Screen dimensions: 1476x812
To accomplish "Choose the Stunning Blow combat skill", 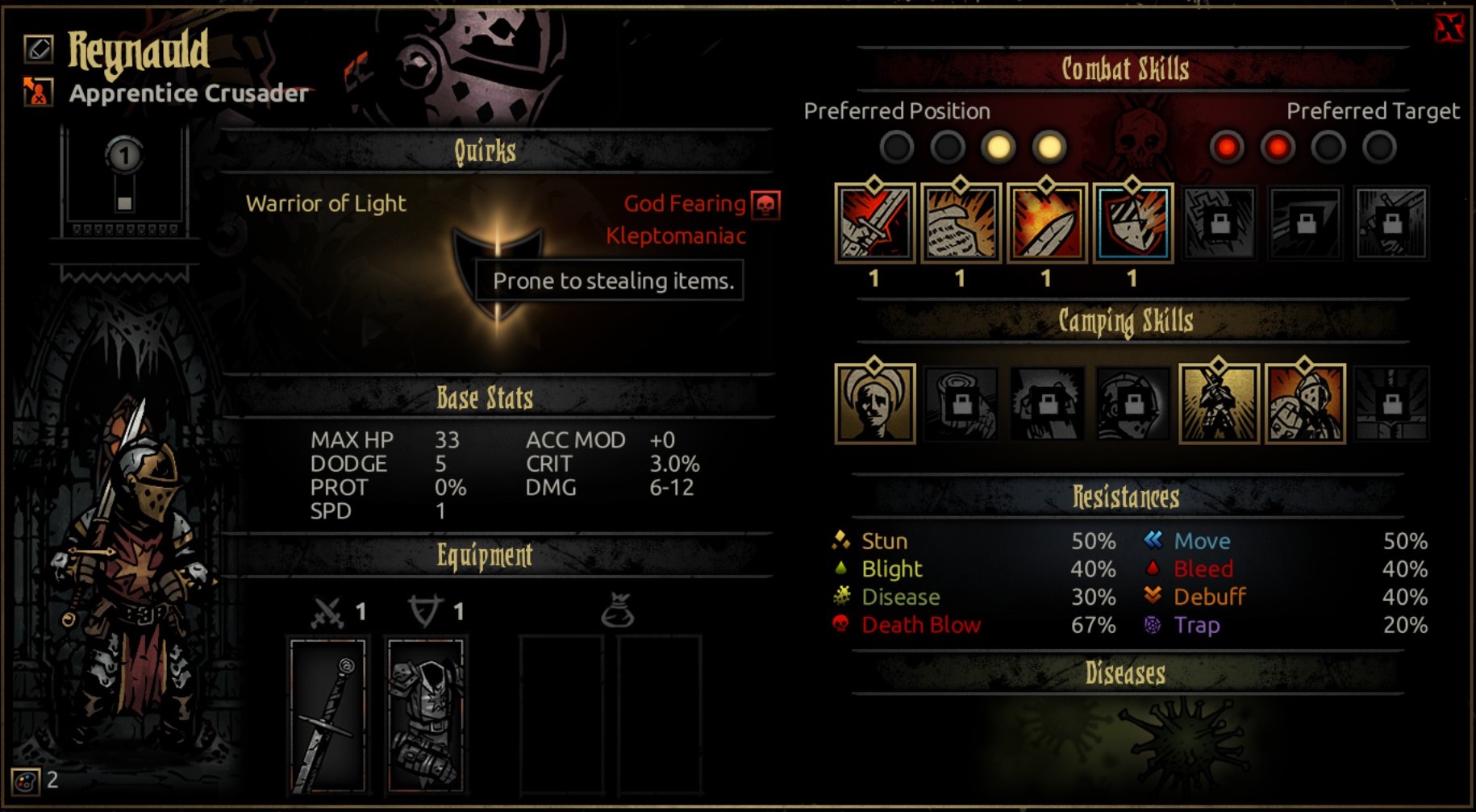I will pos(1047,223).
